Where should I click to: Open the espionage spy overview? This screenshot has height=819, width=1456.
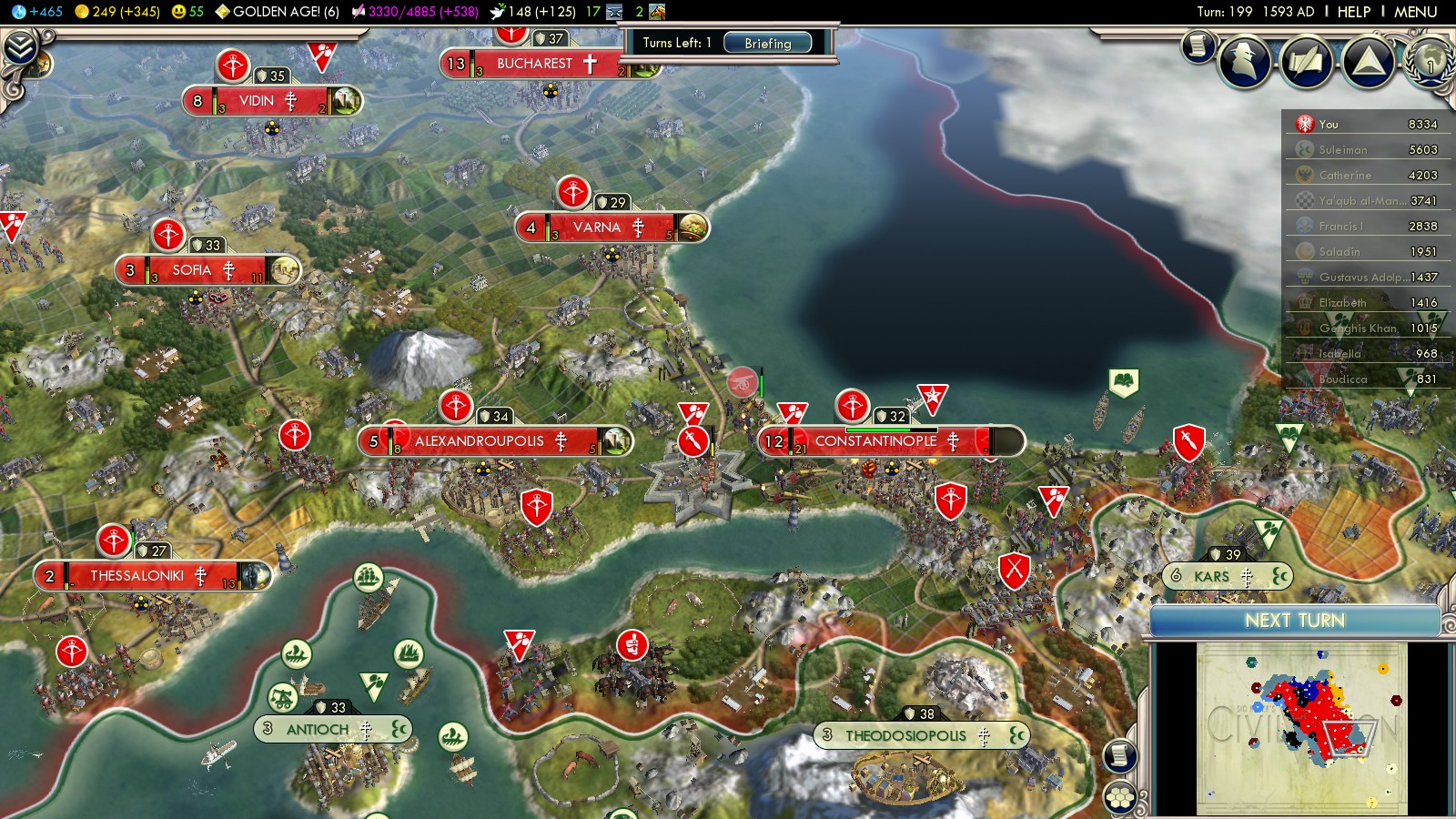(1244, 61)
